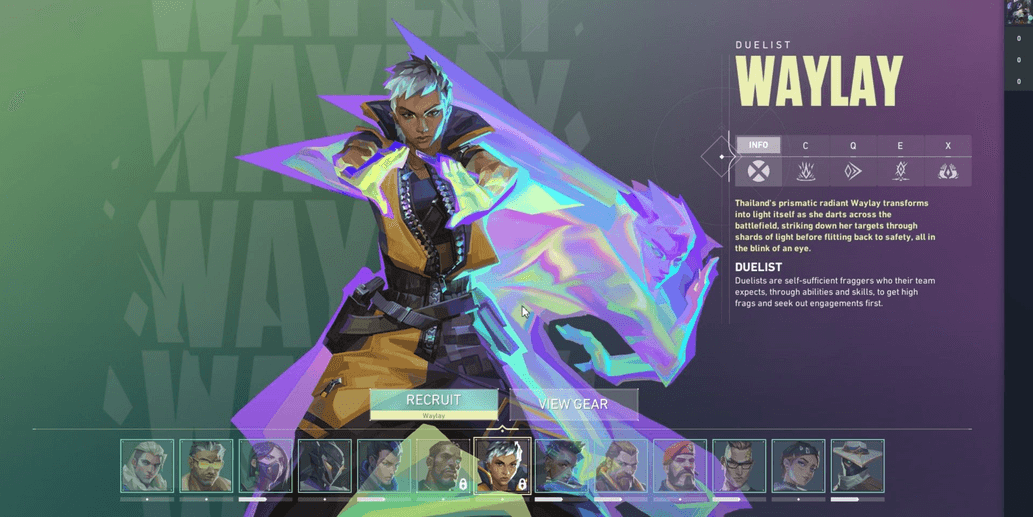Image resolution: width=1033 pixels, height=517 pixels.
Task: Select the highlighted Waylay portrait
Action: (x=502, y=466)
